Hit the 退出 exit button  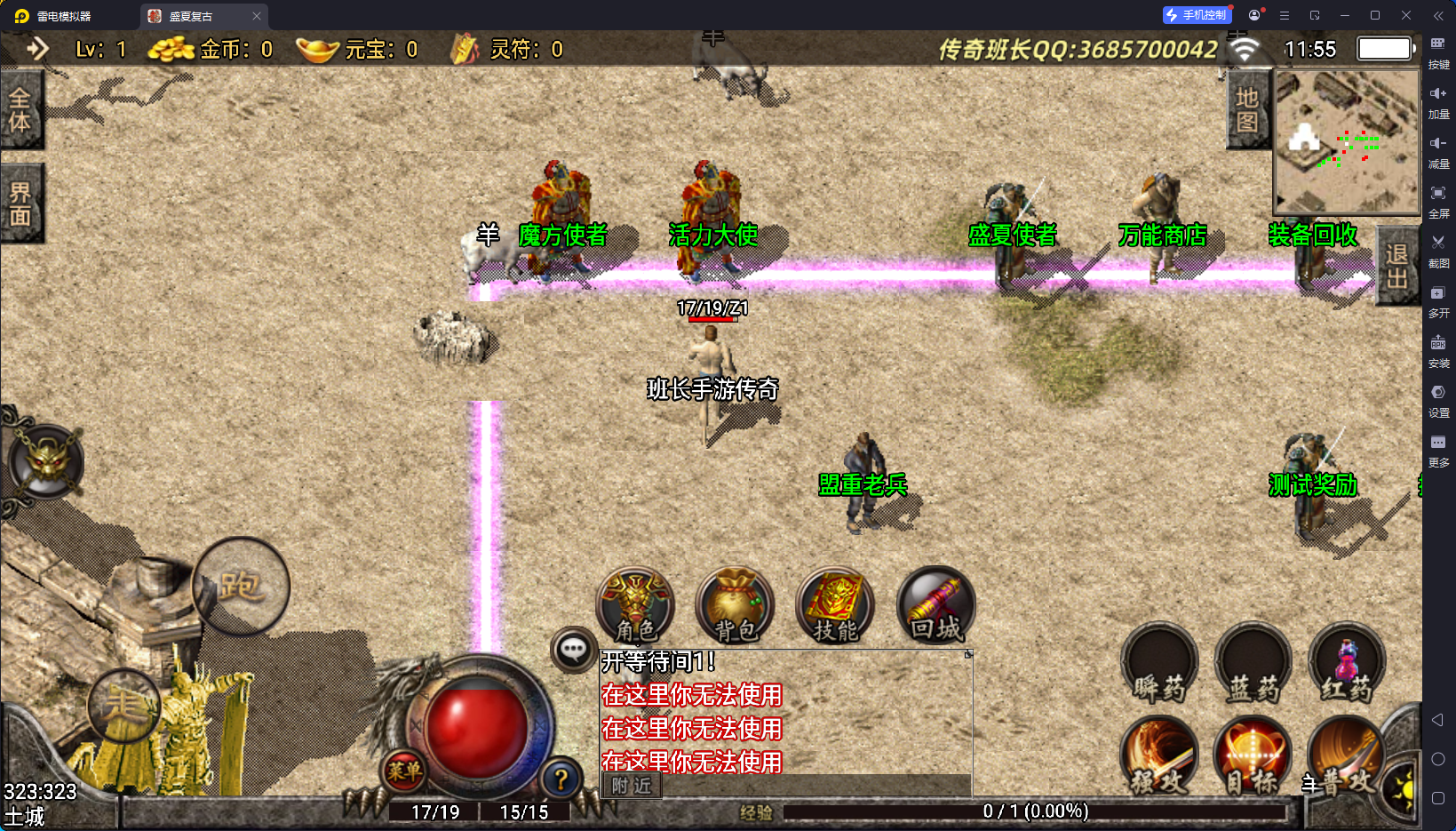pyautogui.click(x=1396, y=266)
